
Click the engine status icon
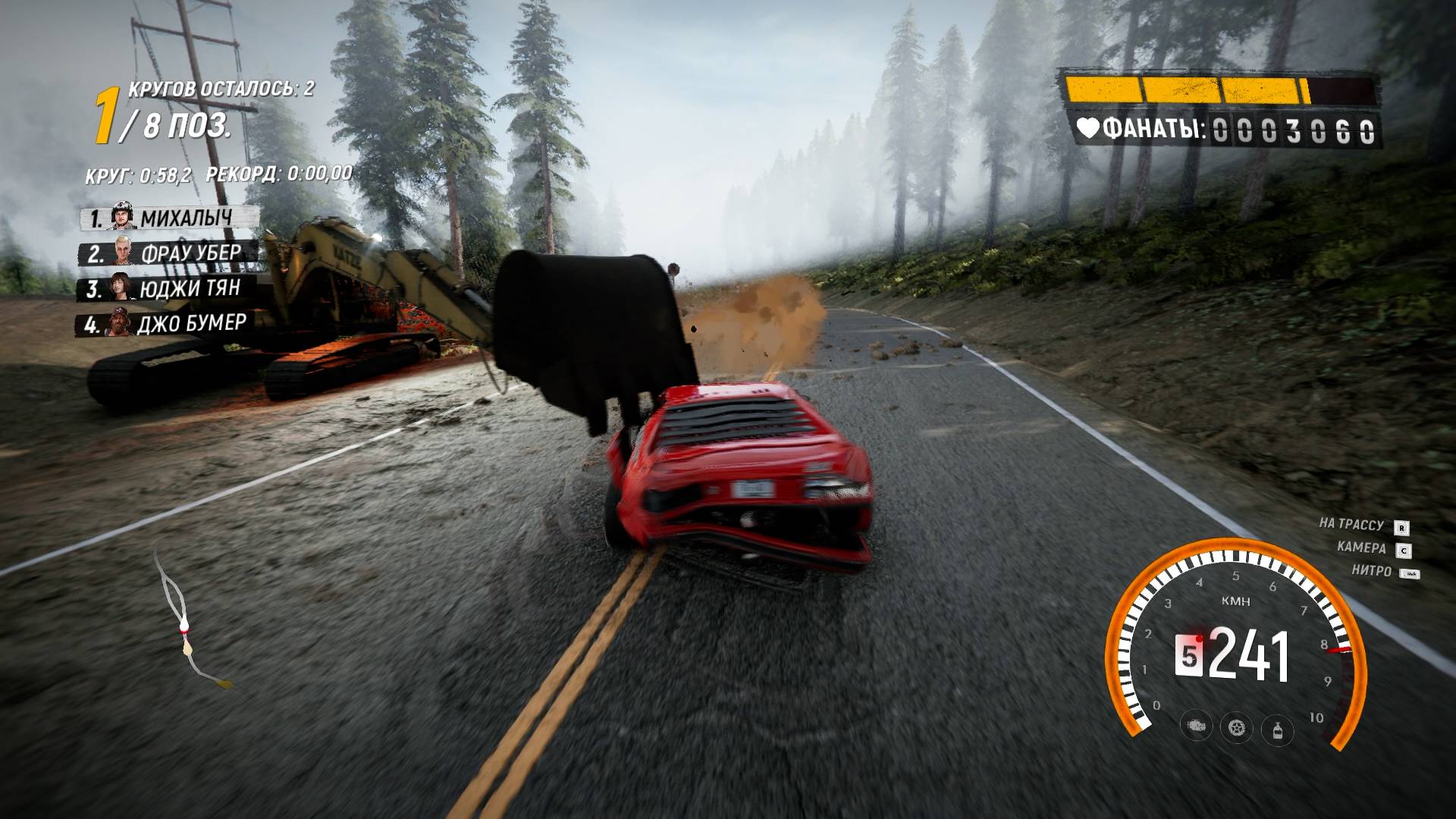pos(1197,726)
